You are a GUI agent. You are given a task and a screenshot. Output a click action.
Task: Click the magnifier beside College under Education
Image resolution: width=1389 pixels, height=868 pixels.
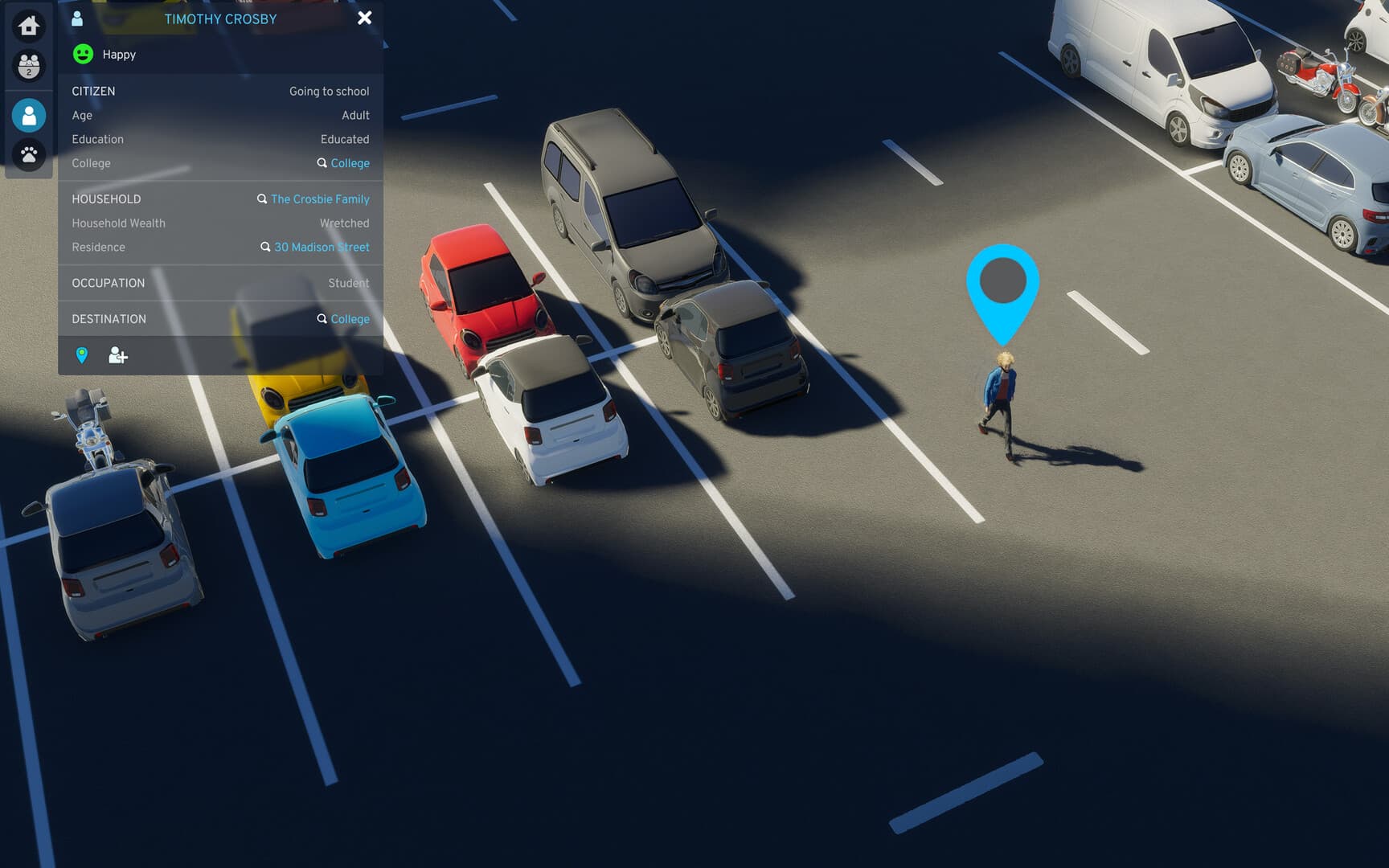point(323,163)
